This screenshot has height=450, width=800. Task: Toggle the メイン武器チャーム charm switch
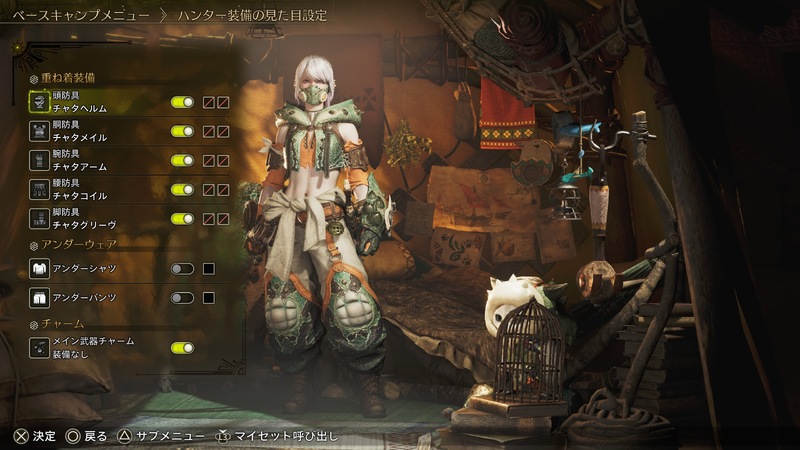182,348
